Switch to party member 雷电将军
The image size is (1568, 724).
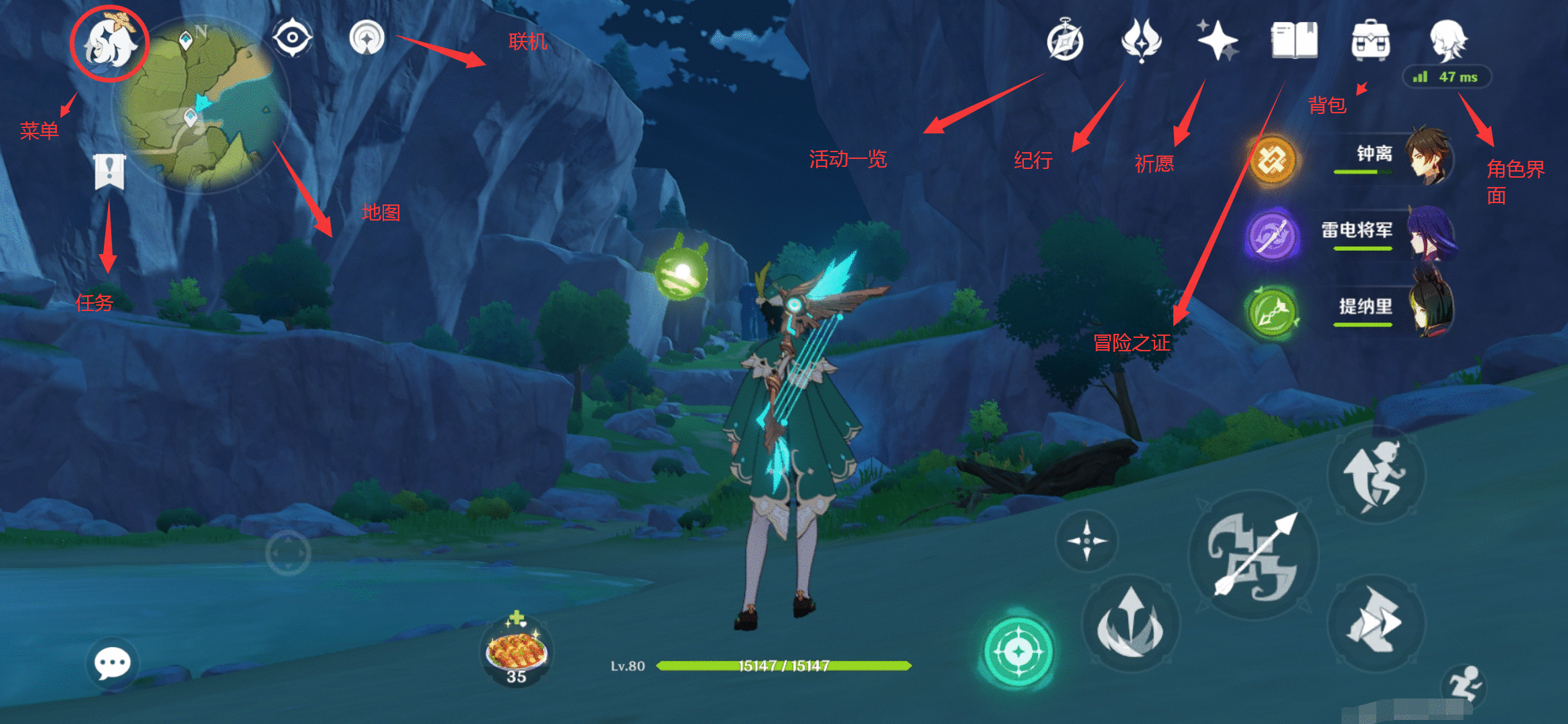(x=1394, y=235)
